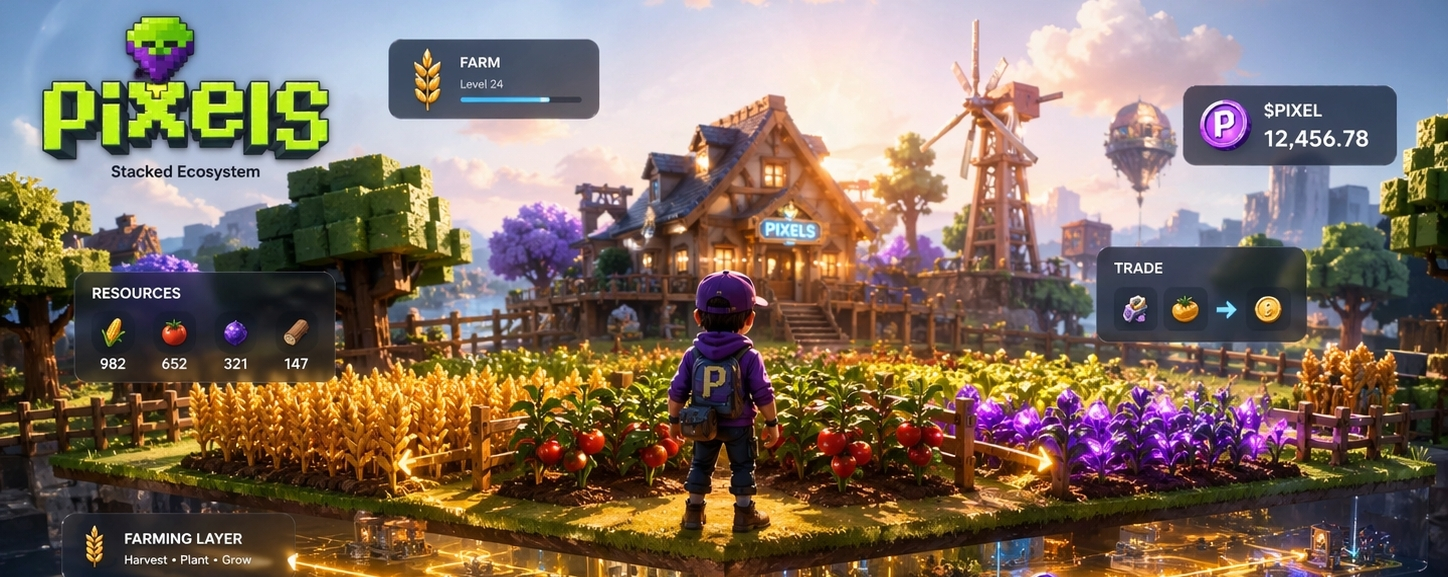Select the corn resource icon
Viewport: 1448px width, 577px height.
click(x=113, y=332)
